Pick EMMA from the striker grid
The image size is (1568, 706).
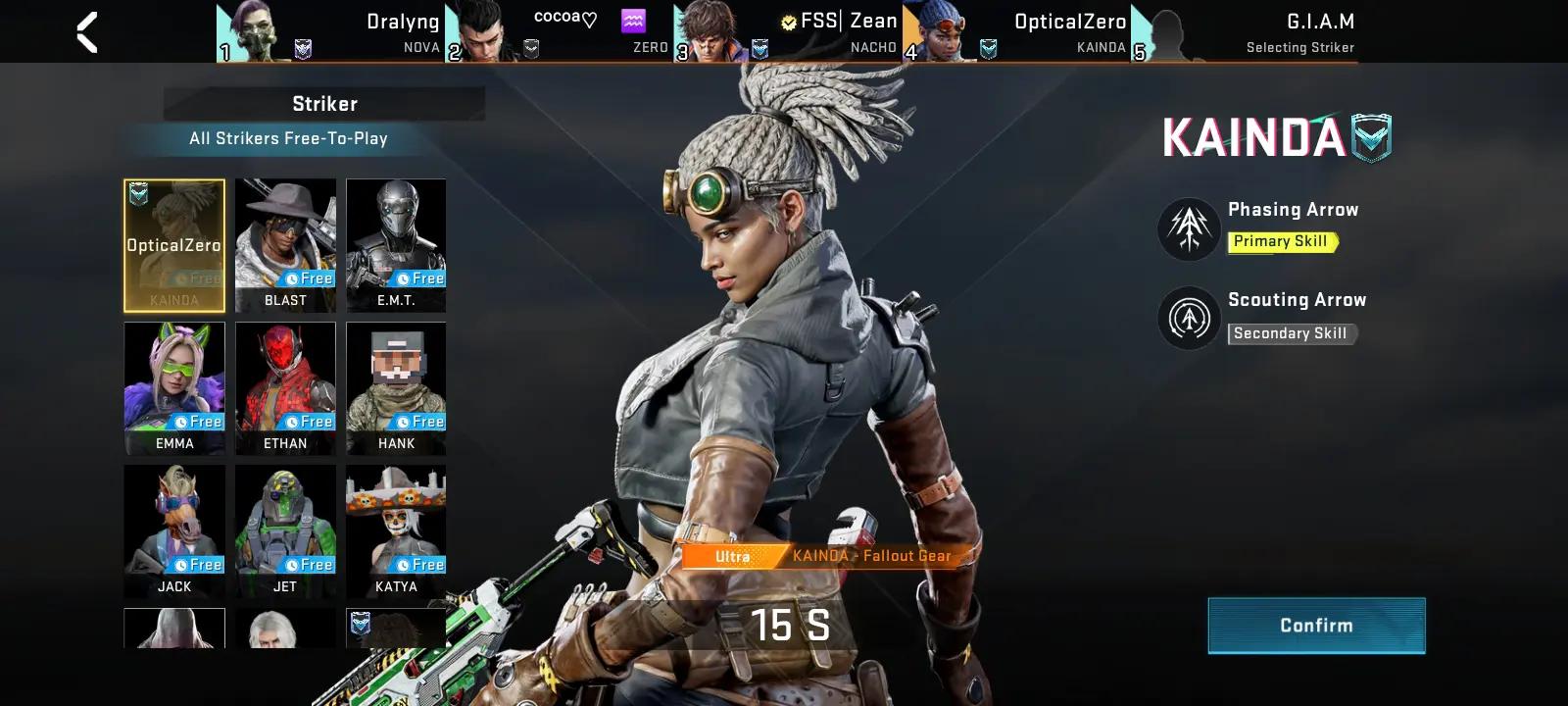click(x=174, y=387)
